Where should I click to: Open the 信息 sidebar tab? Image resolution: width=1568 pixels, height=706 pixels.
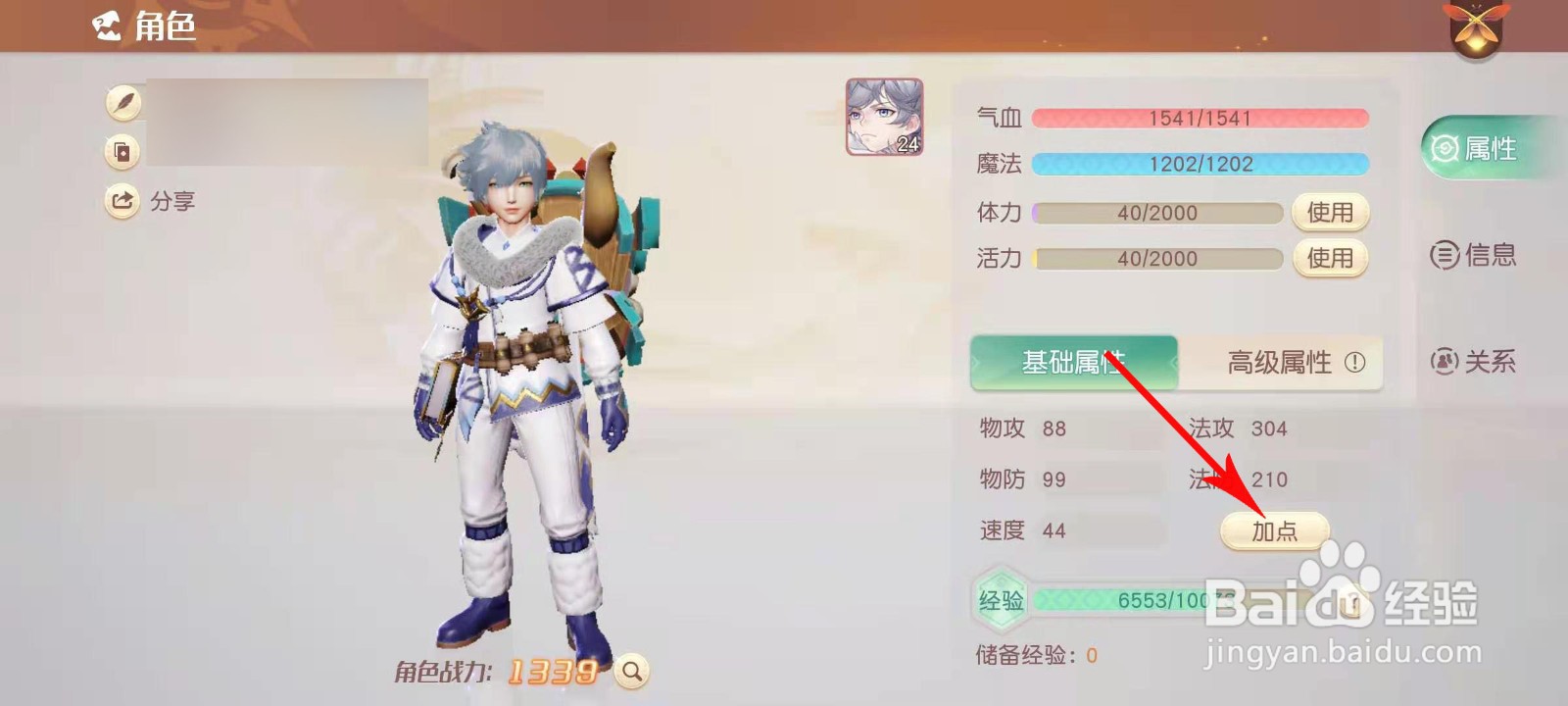coord(1474,254)
